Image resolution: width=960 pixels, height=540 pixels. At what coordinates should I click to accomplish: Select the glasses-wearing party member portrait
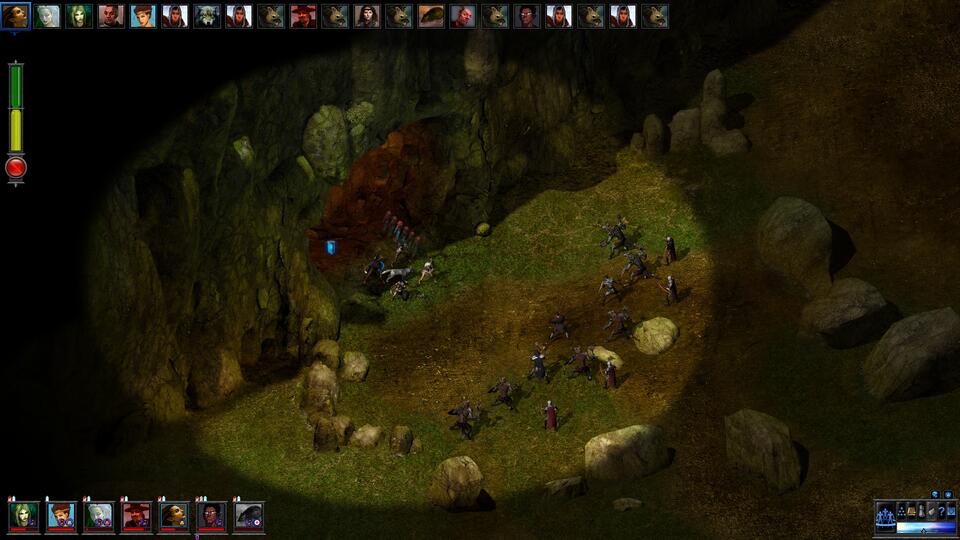(x=211, y=516)
